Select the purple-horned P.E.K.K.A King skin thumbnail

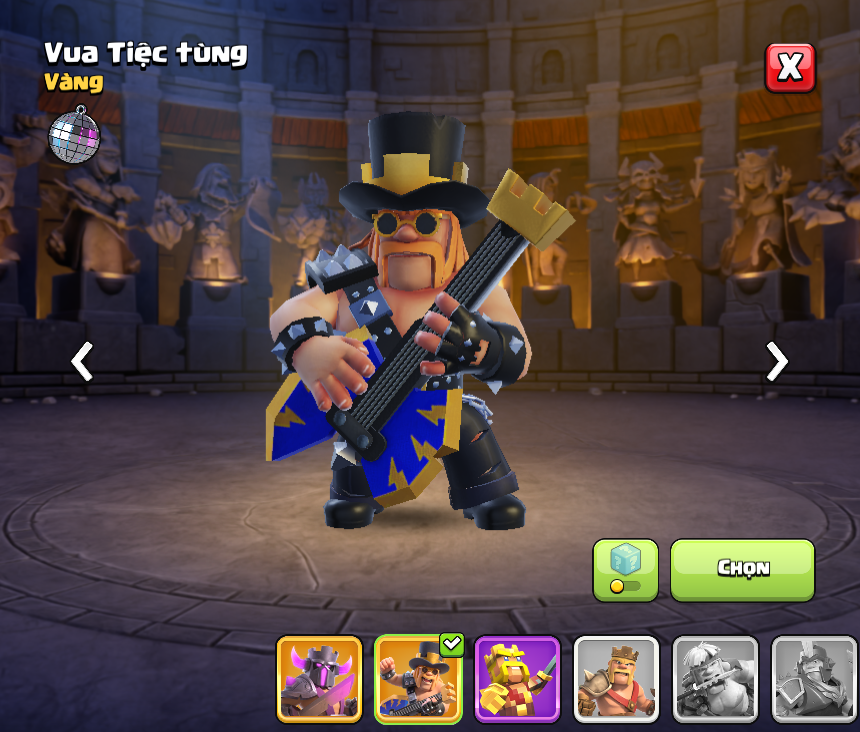tap(319, 679)
